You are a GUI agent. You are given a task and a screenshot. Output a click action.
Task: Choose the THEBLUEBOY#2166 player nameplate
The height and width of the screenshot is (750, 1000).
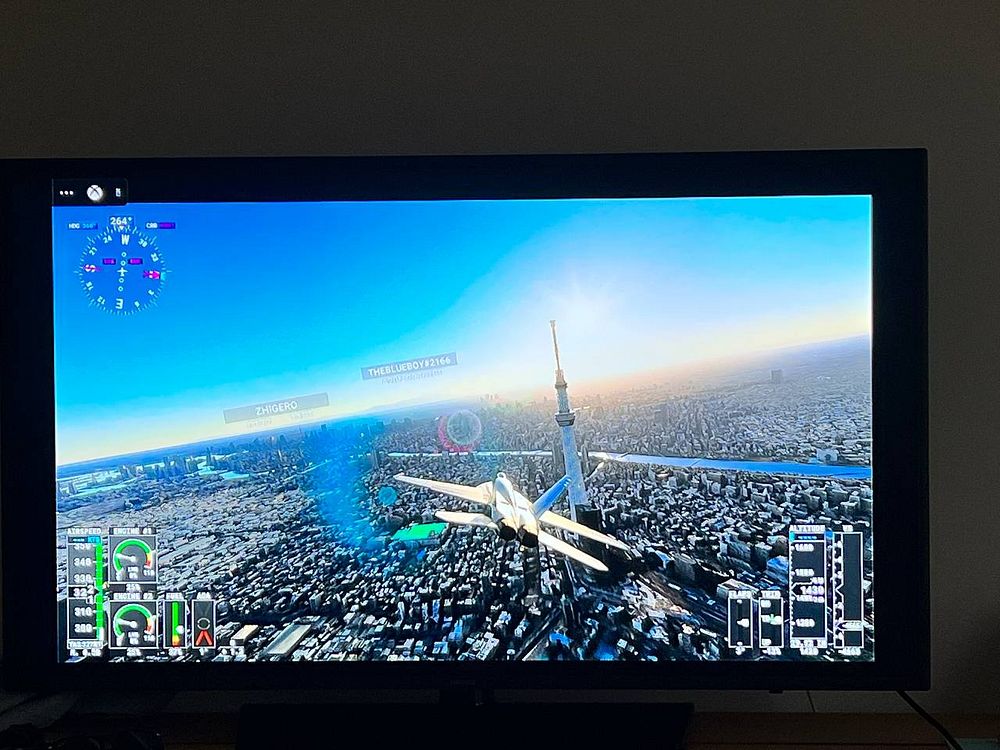pos(409,367)
